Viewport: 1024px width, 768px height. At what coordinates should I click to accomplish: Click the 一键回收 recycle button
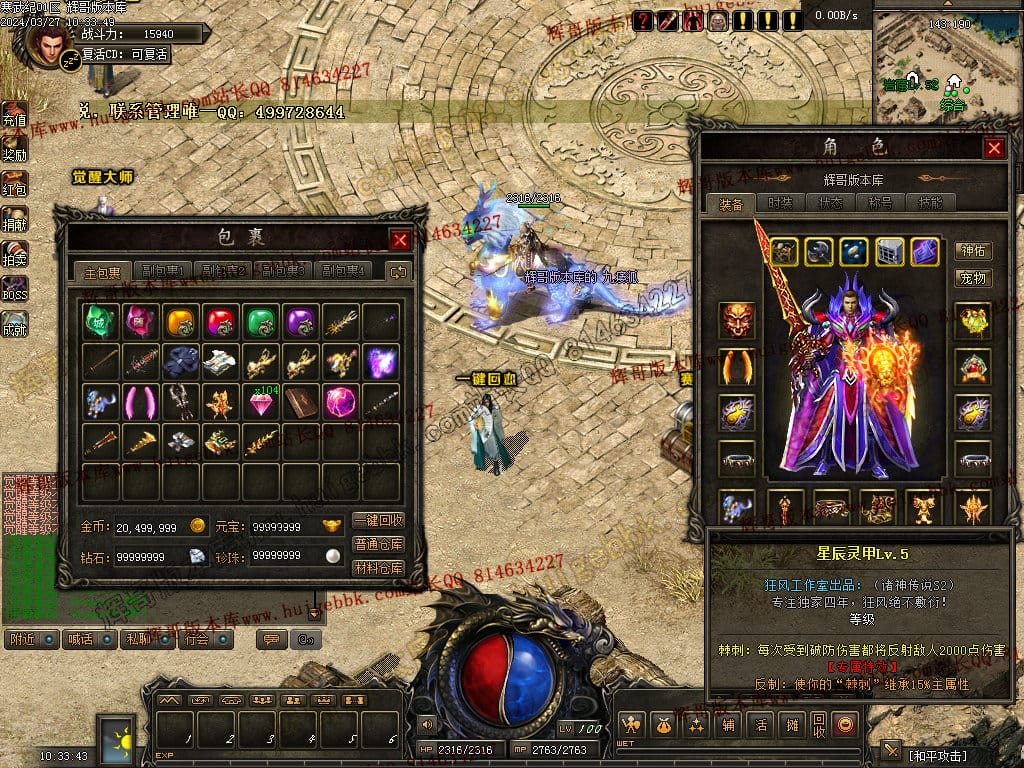click(379, 520)
